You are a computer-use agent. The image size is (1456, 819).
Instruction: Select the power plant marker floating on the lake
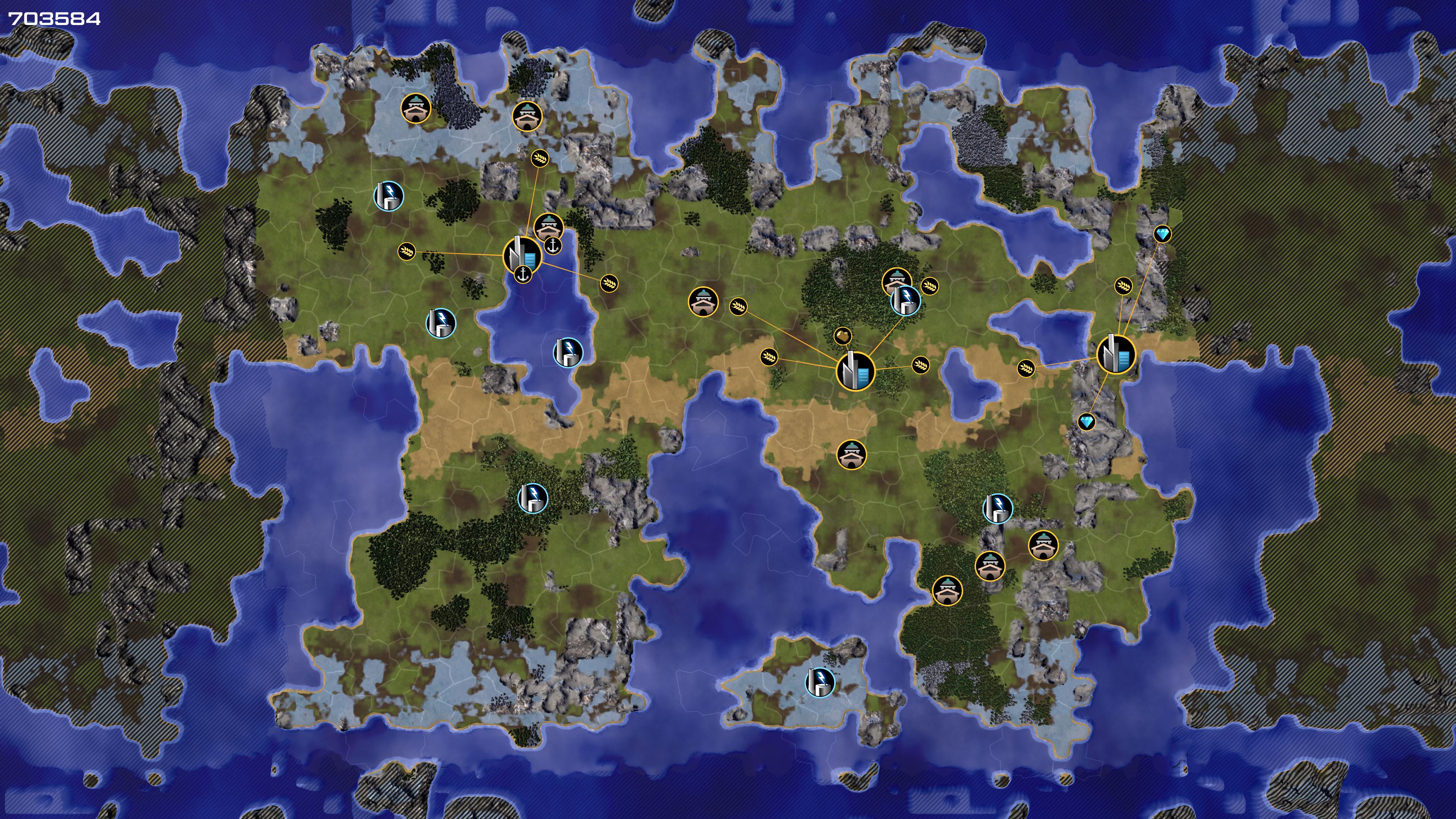(x=568, y=352)
